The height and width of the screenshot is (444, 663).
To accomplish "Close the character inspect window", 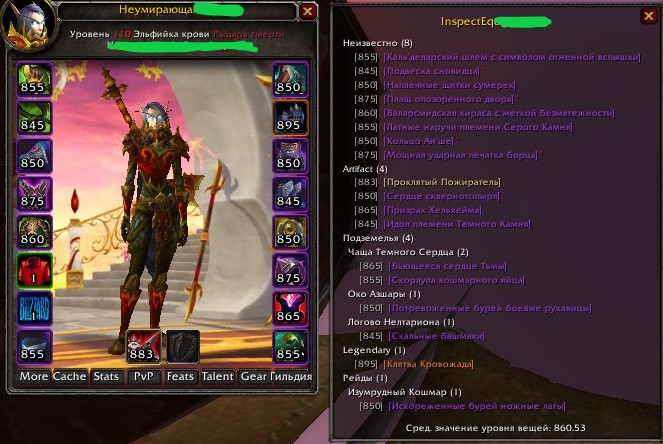I will click(308, 12).
